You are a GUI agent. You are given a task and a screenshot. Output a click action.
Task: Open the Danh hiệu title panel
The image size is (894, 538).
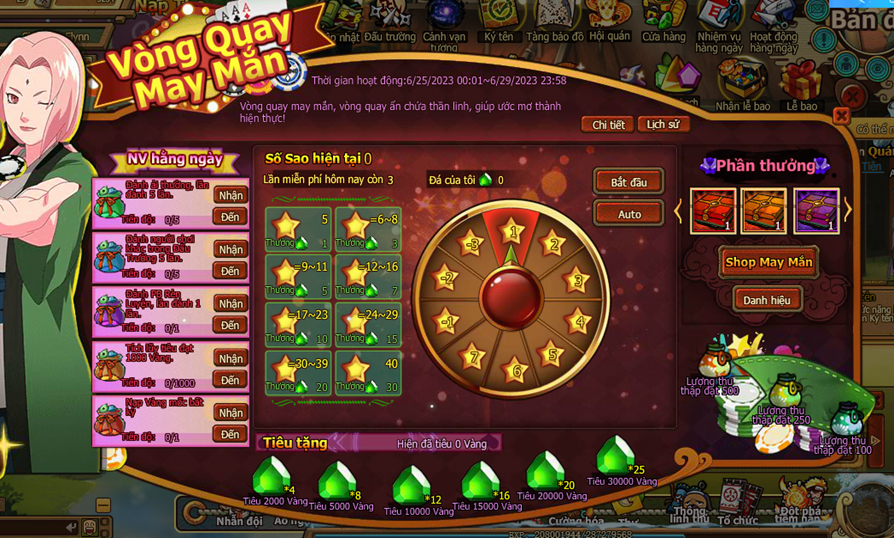(767, 299)
